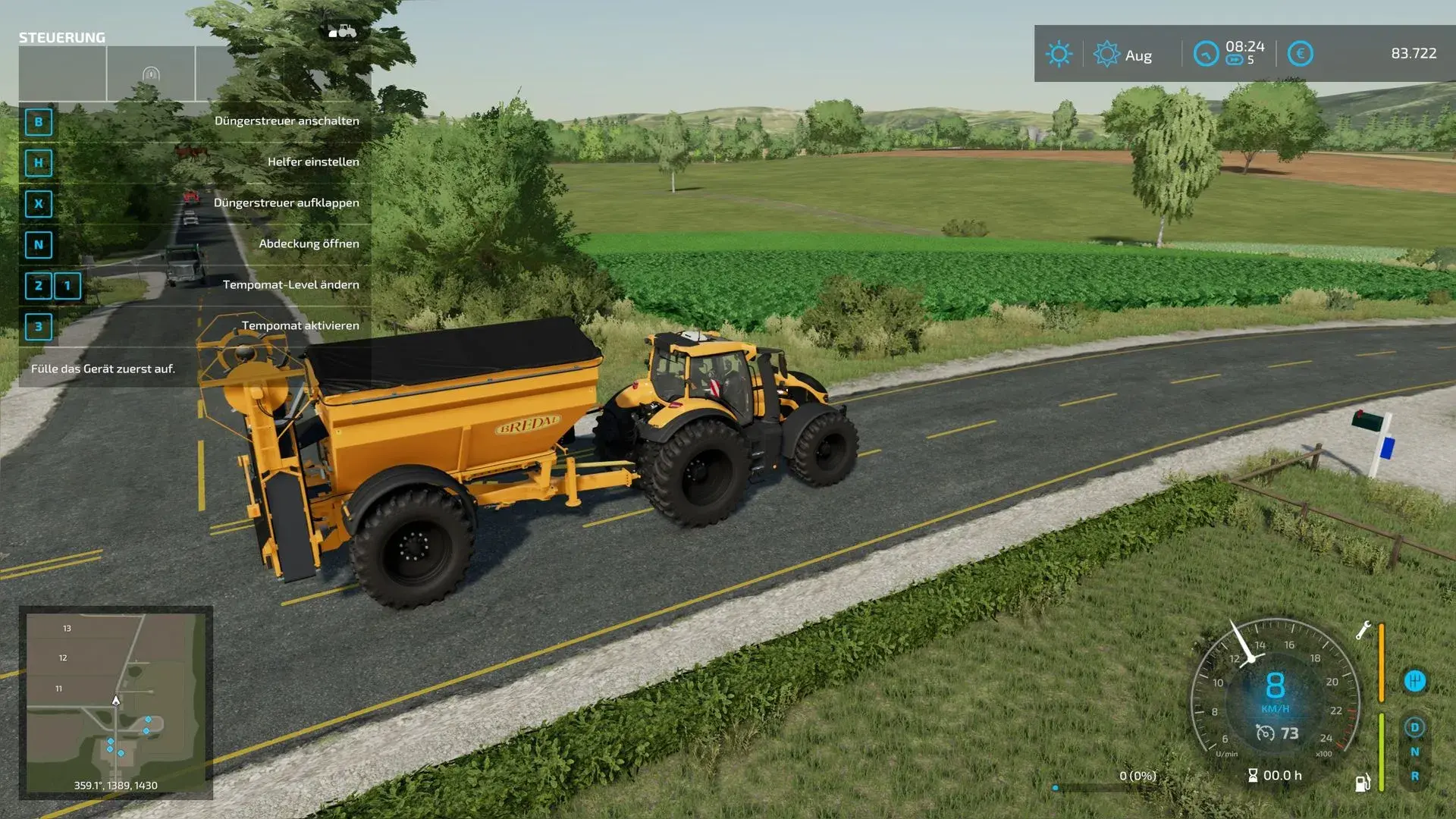The width and height of the screenshot is (1456, 819).
Task: Click the tractor and trailer schema icon
Action: (x=342, y=32)
